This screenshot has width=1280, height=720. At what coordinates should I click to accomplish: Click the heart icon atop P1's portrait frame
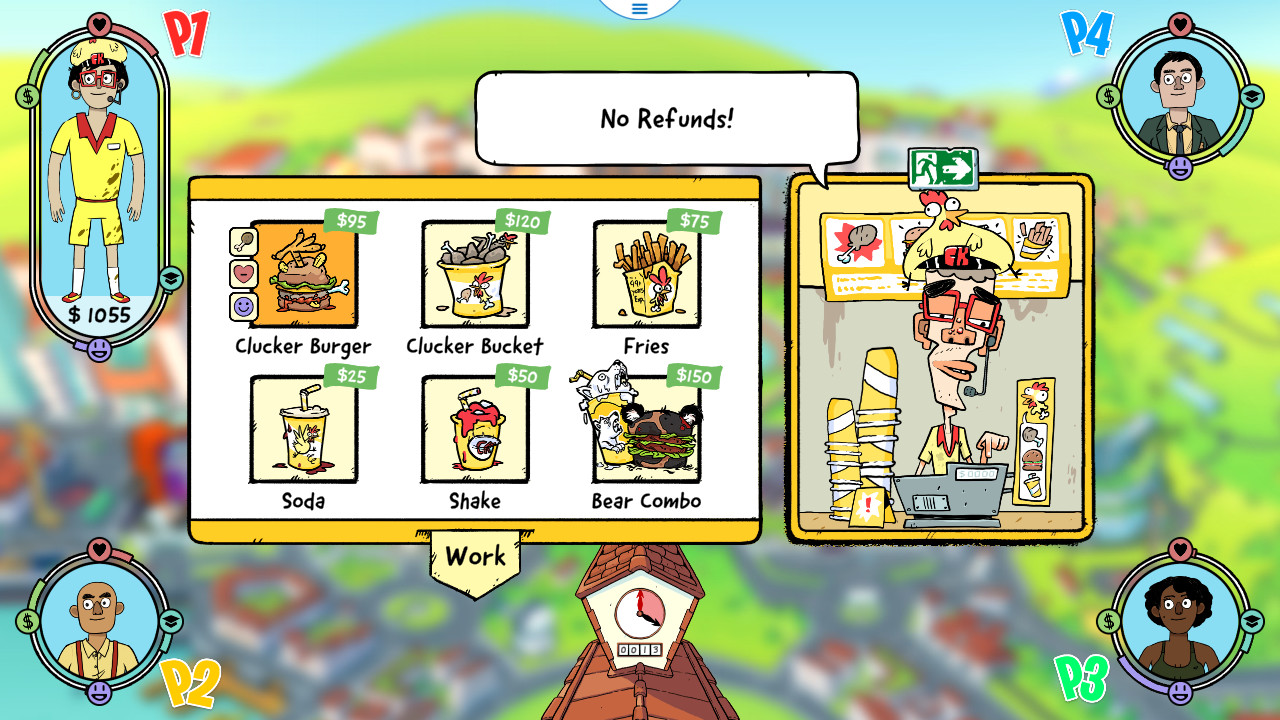[99, 24]
